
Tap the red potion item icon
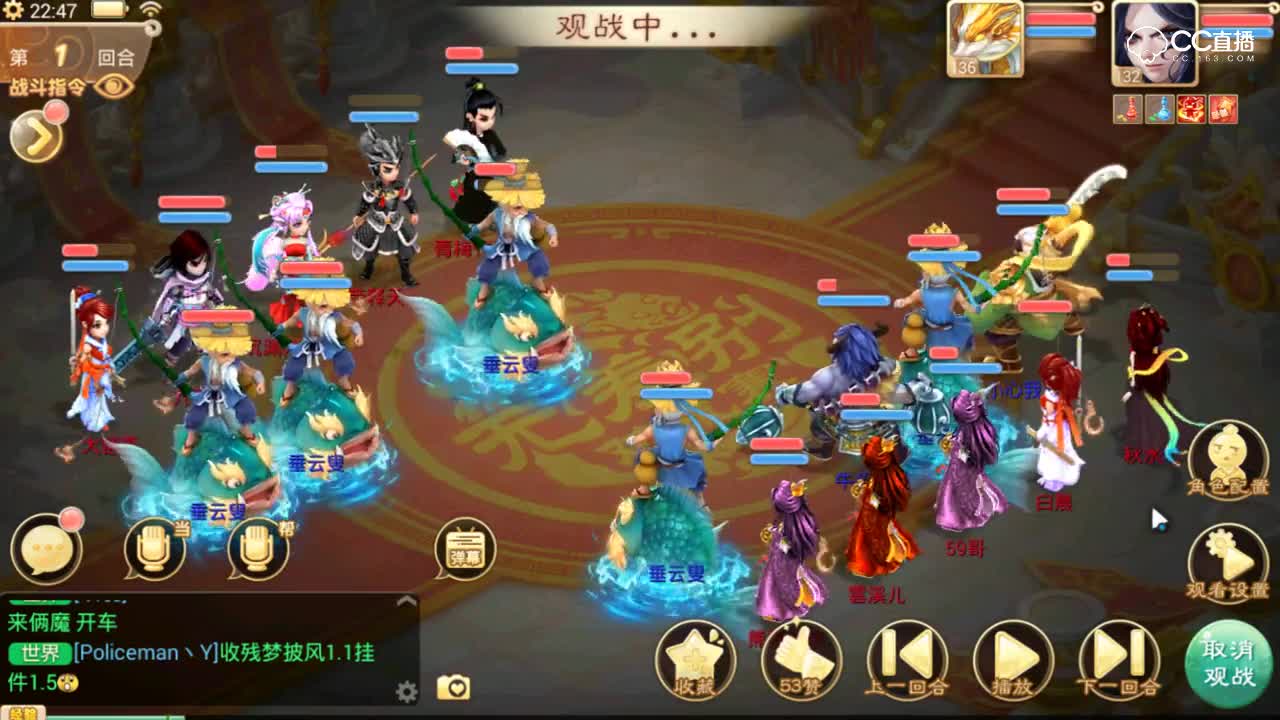click(1128, 108)
